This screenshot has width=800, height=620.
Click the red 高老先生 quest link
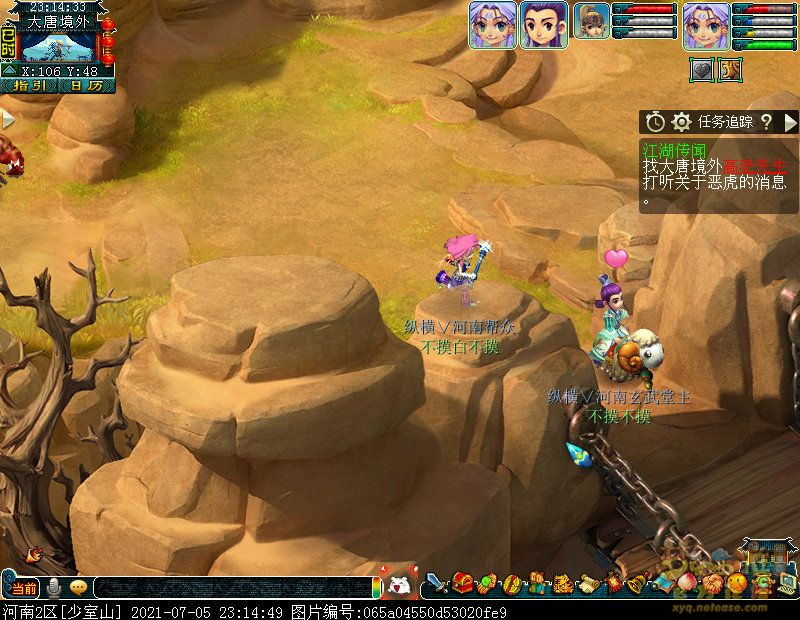tap(755, 166)
